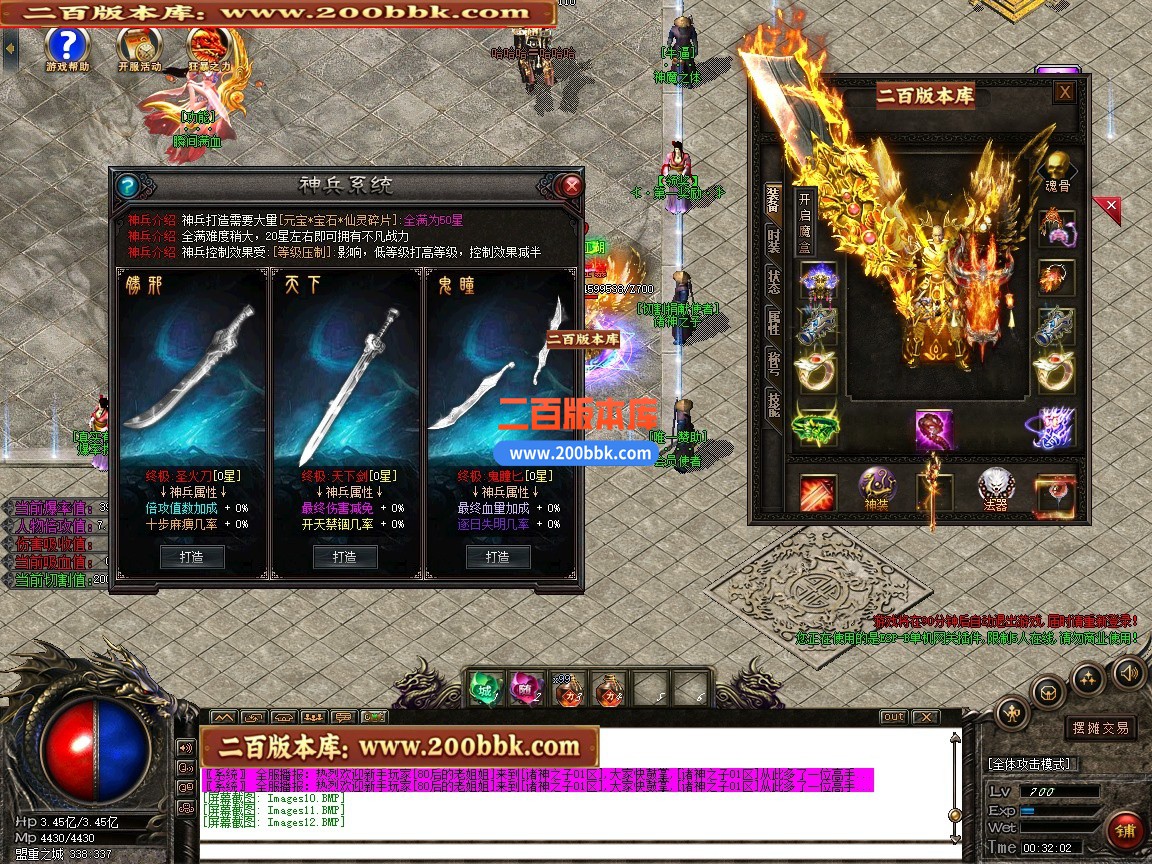Close the 神兵系统 window

[571, 186]
